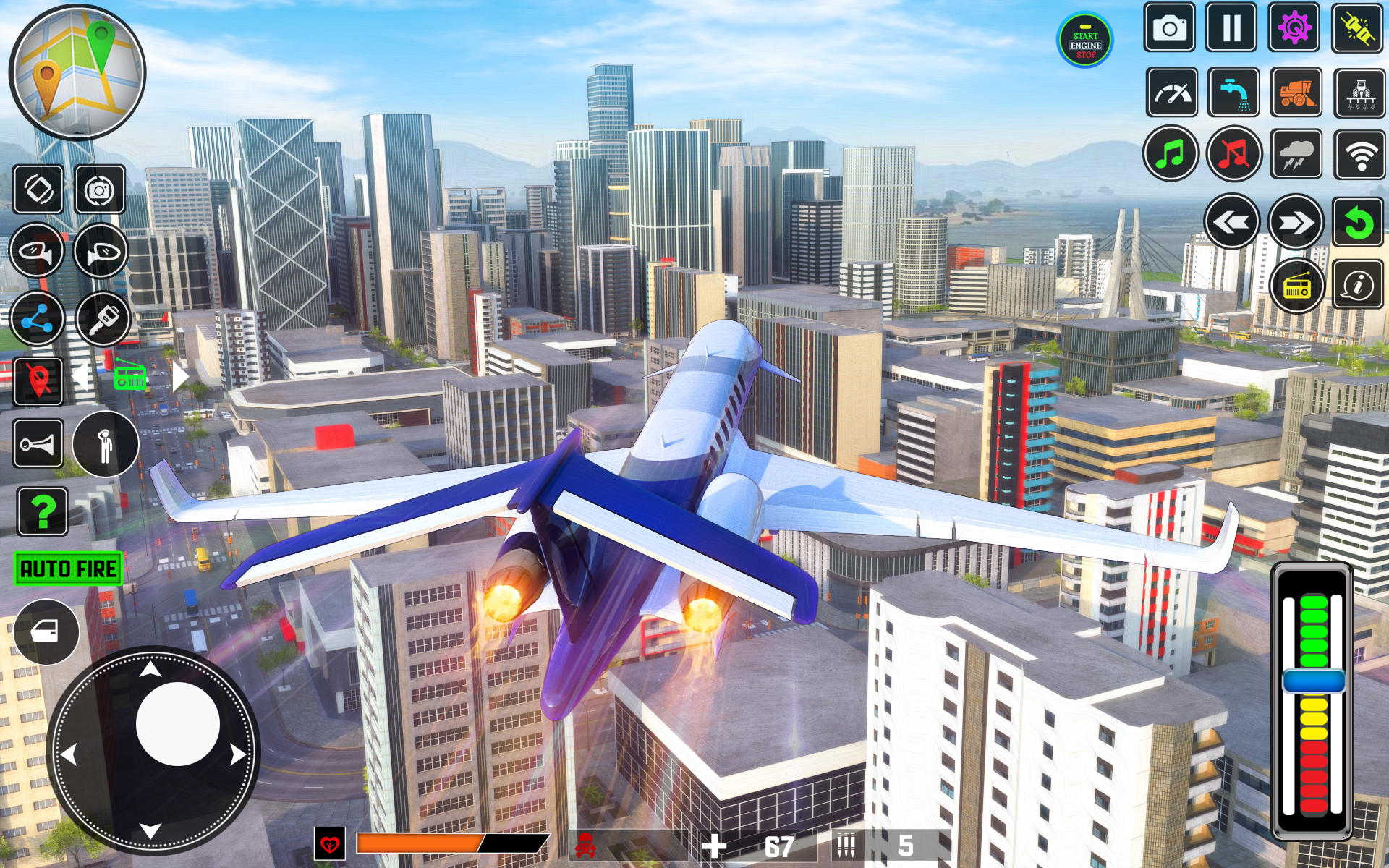This screenshot has width=1389, height=868.
Task: Open the yellow radio icon
Action: [x=1297, y=286]
